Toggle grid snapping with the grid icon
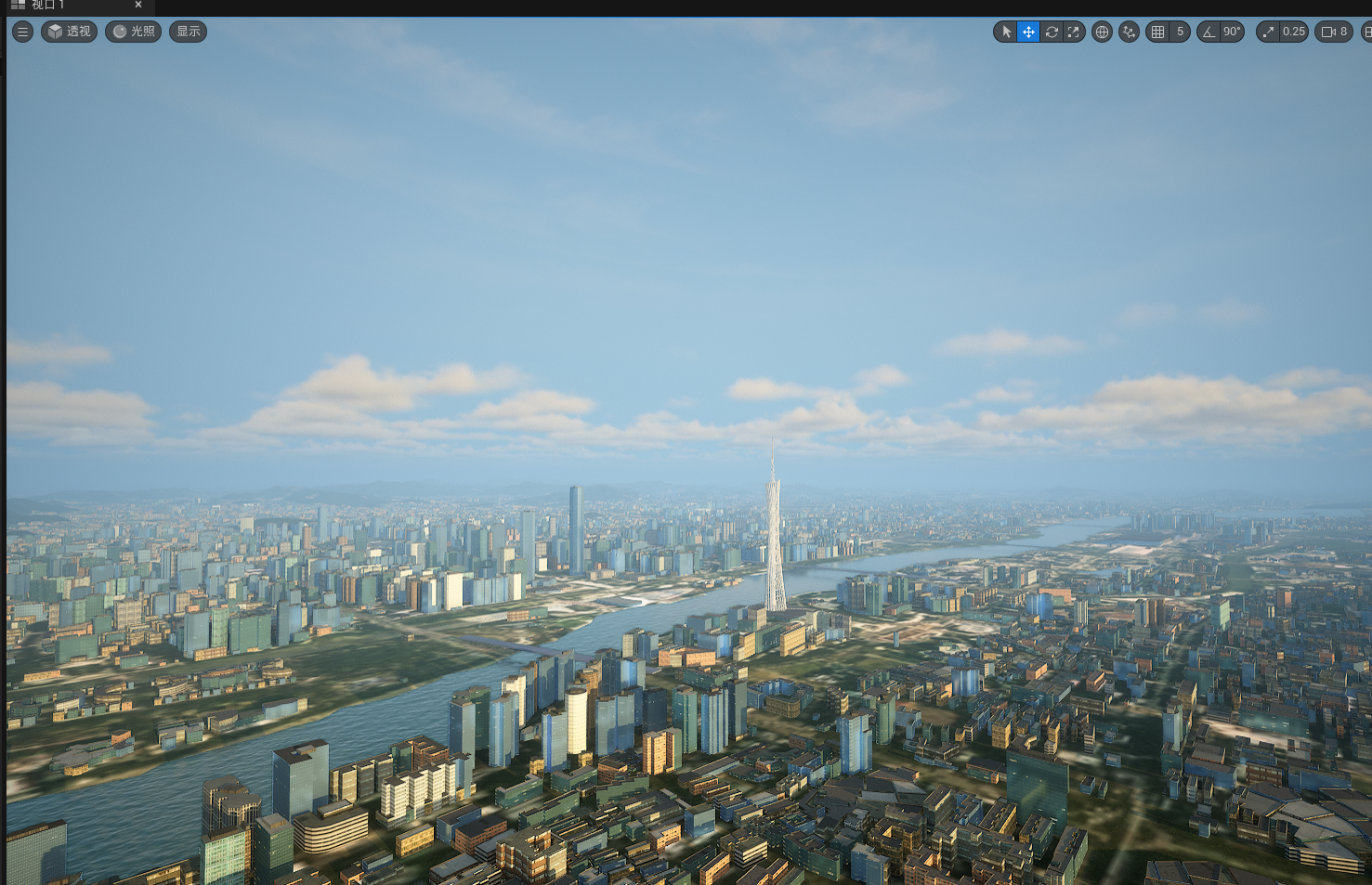1372x885 pixels. coord(1157,32)
